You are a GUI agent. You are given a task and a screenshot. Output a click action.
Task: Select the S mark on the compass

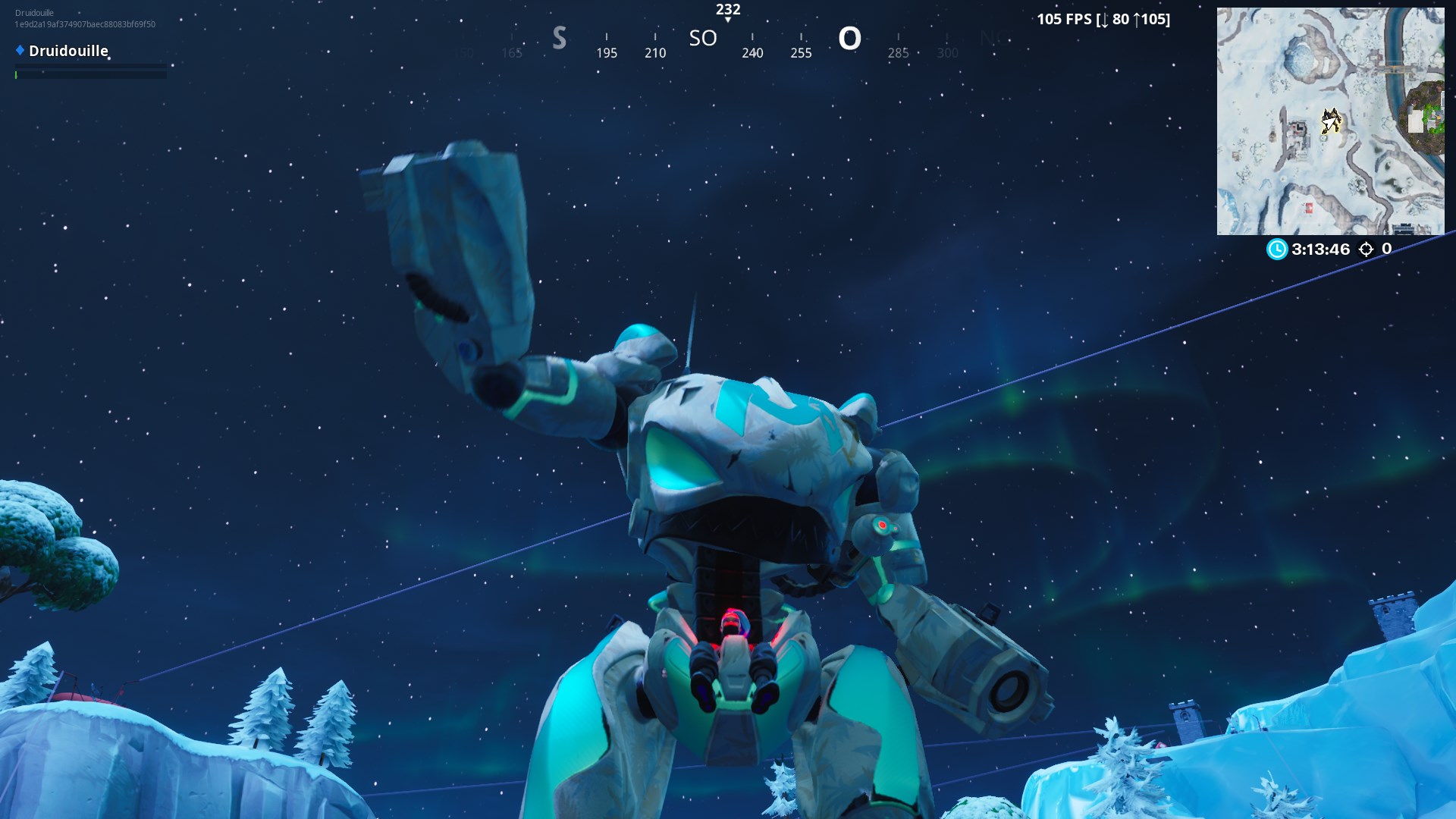click(559, 38)
